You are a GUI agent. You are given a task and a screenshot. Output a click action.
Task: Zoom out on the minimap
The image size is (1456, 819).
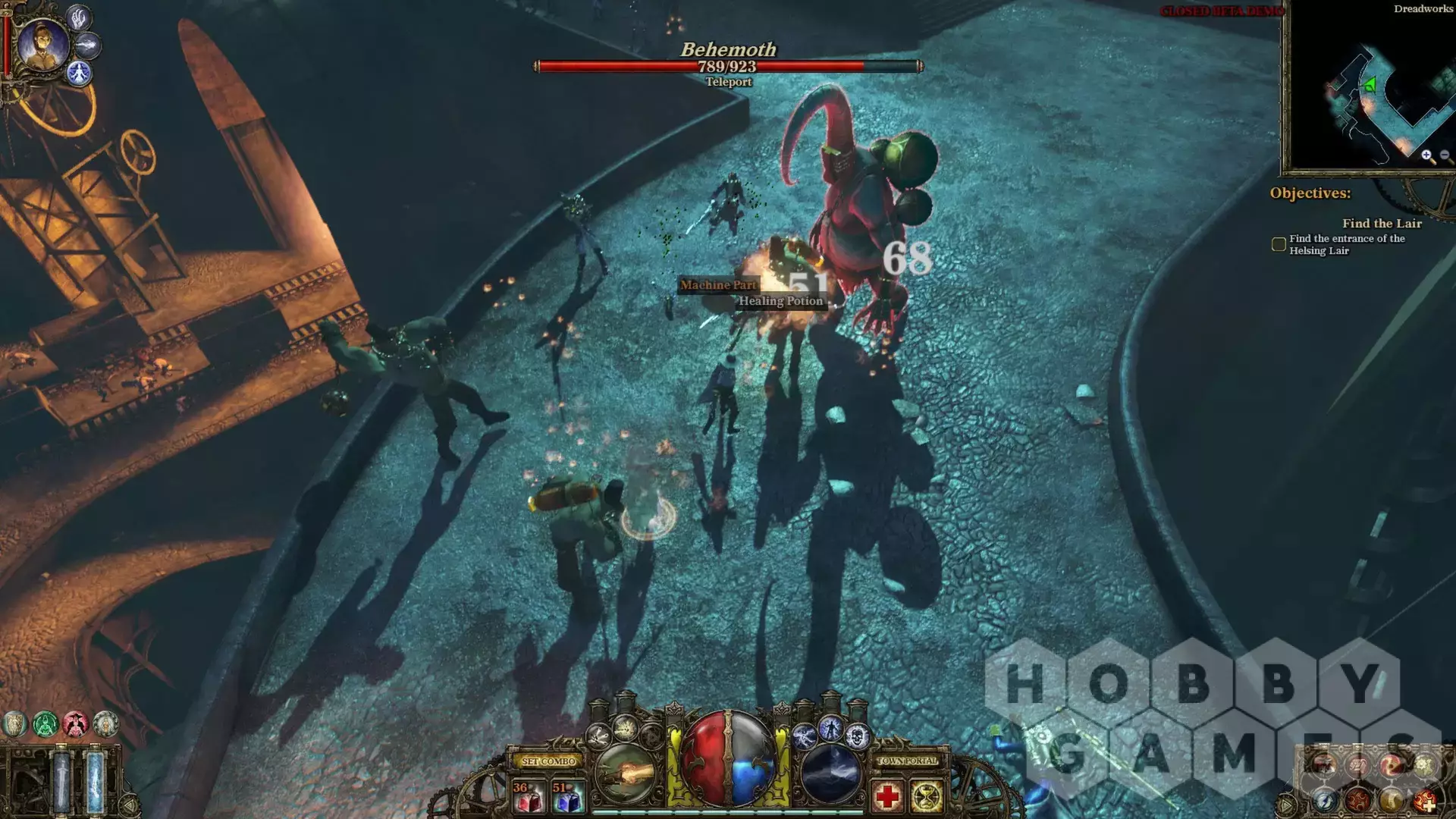pos(1445,155)
